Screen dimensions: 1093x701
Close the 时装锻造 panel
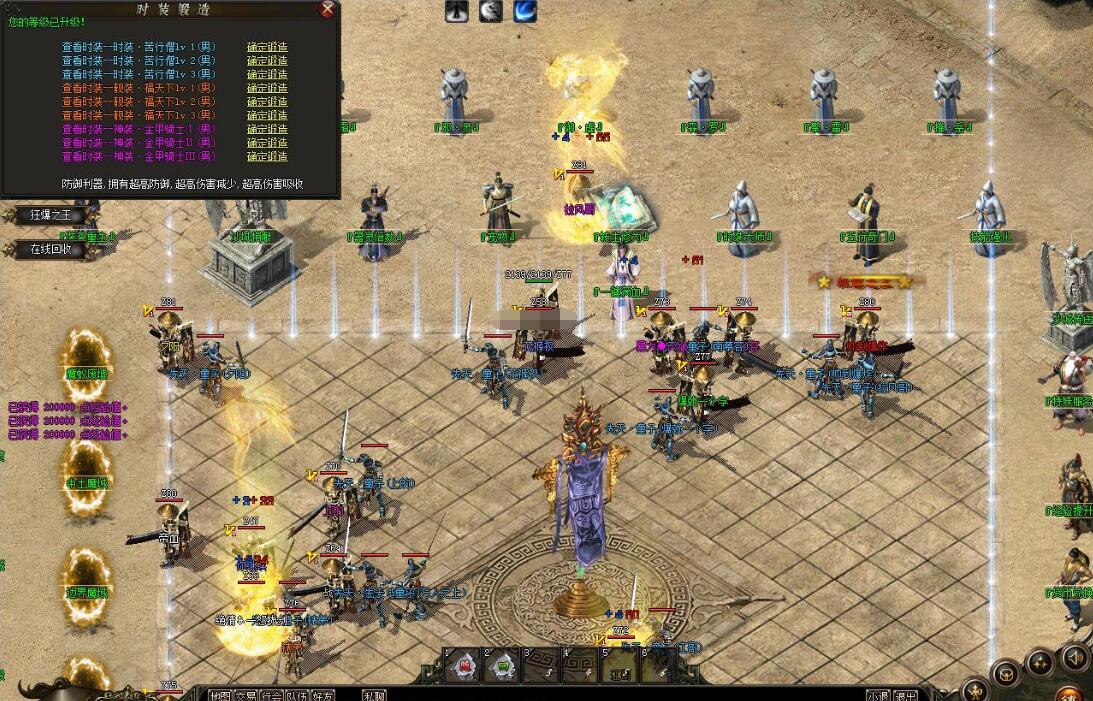(327, 10)
